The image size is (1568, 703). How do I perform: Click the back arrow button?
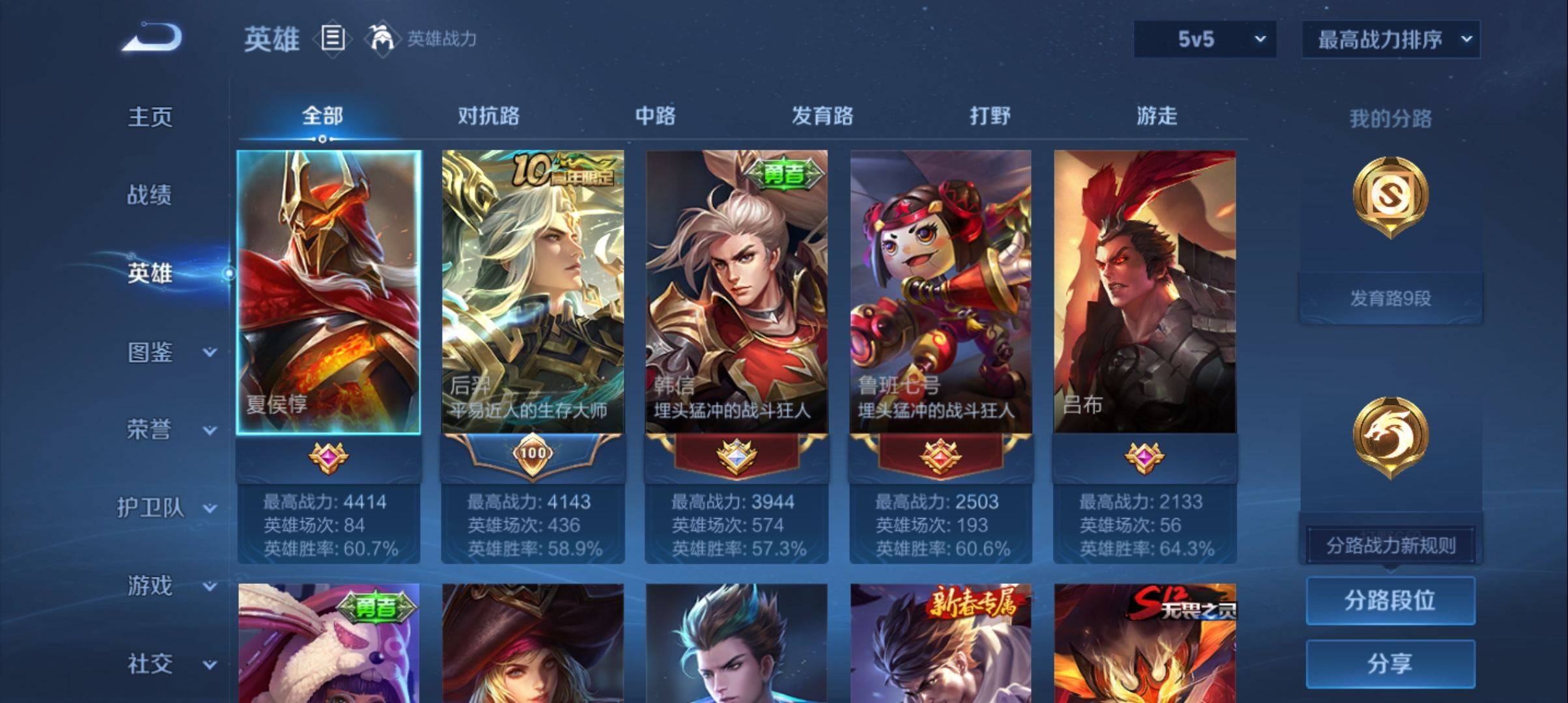point(152,38)
